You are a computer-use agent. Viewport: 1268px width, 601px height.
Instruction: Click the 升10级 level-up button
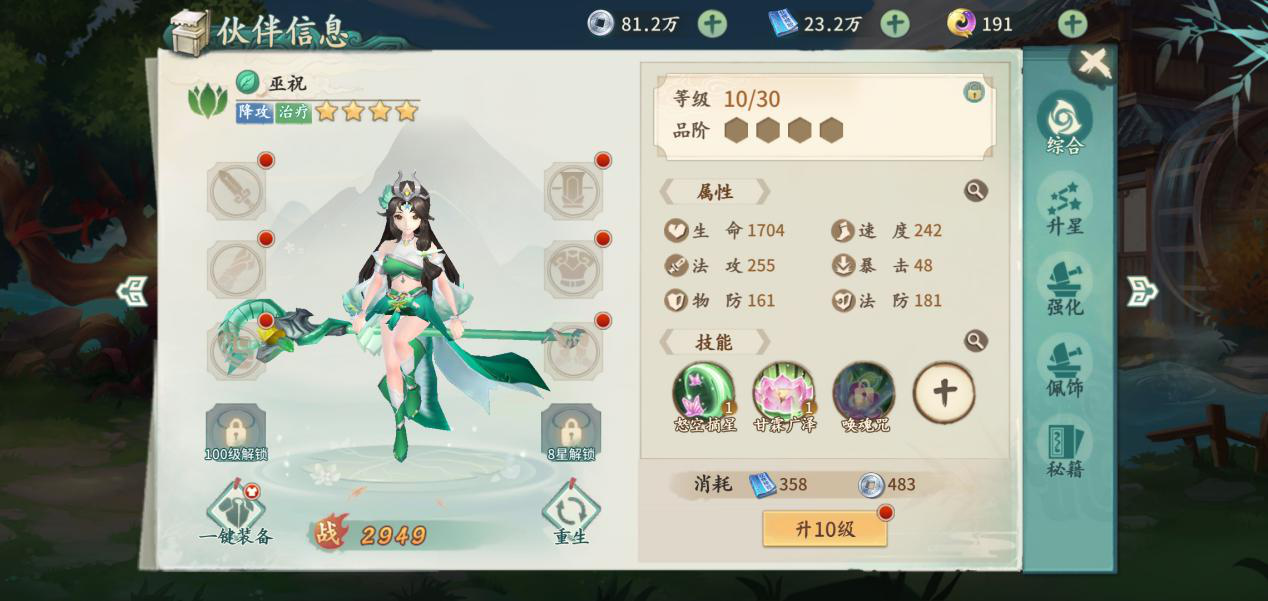(825, 529)
